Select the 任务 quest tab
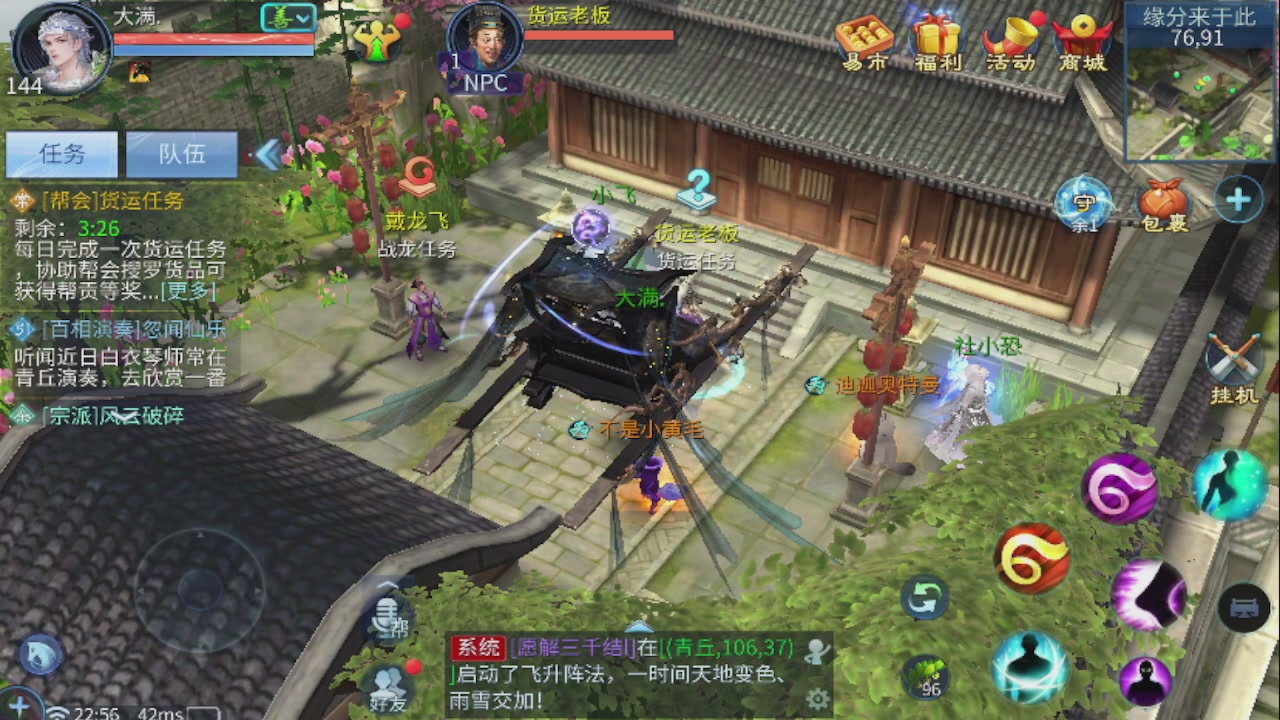This screenshot has width=1280, height=720. coord(60,153)
